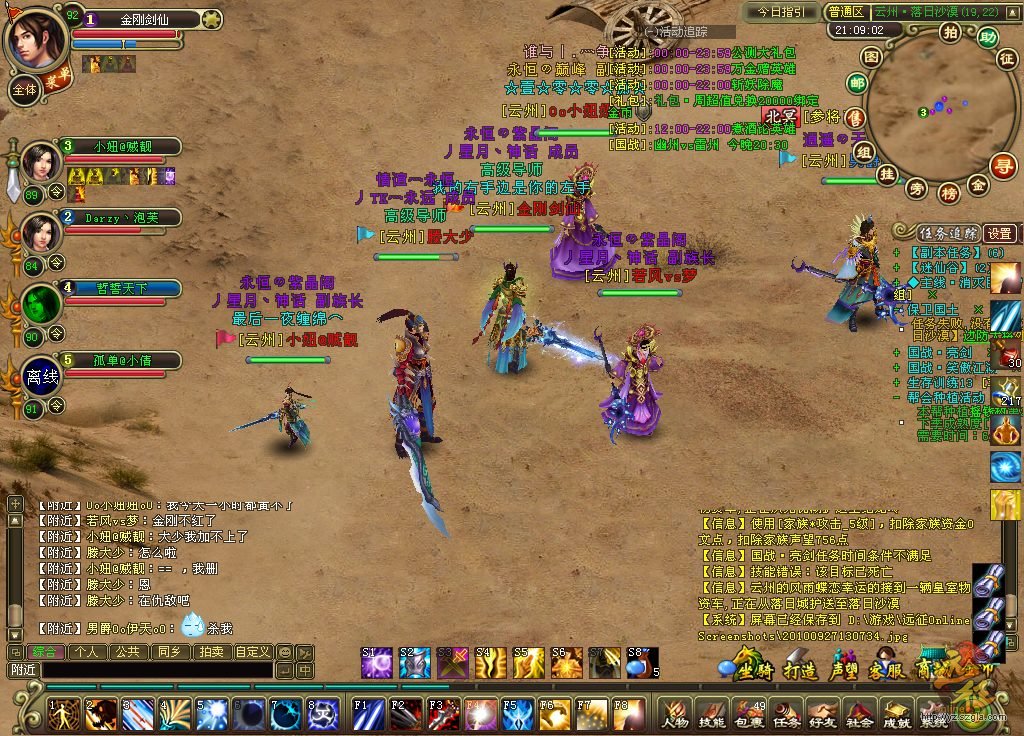Screen dimensions: 1024x736
Task: Open the 任务 quest log
Action: click(x=786, y=714)
